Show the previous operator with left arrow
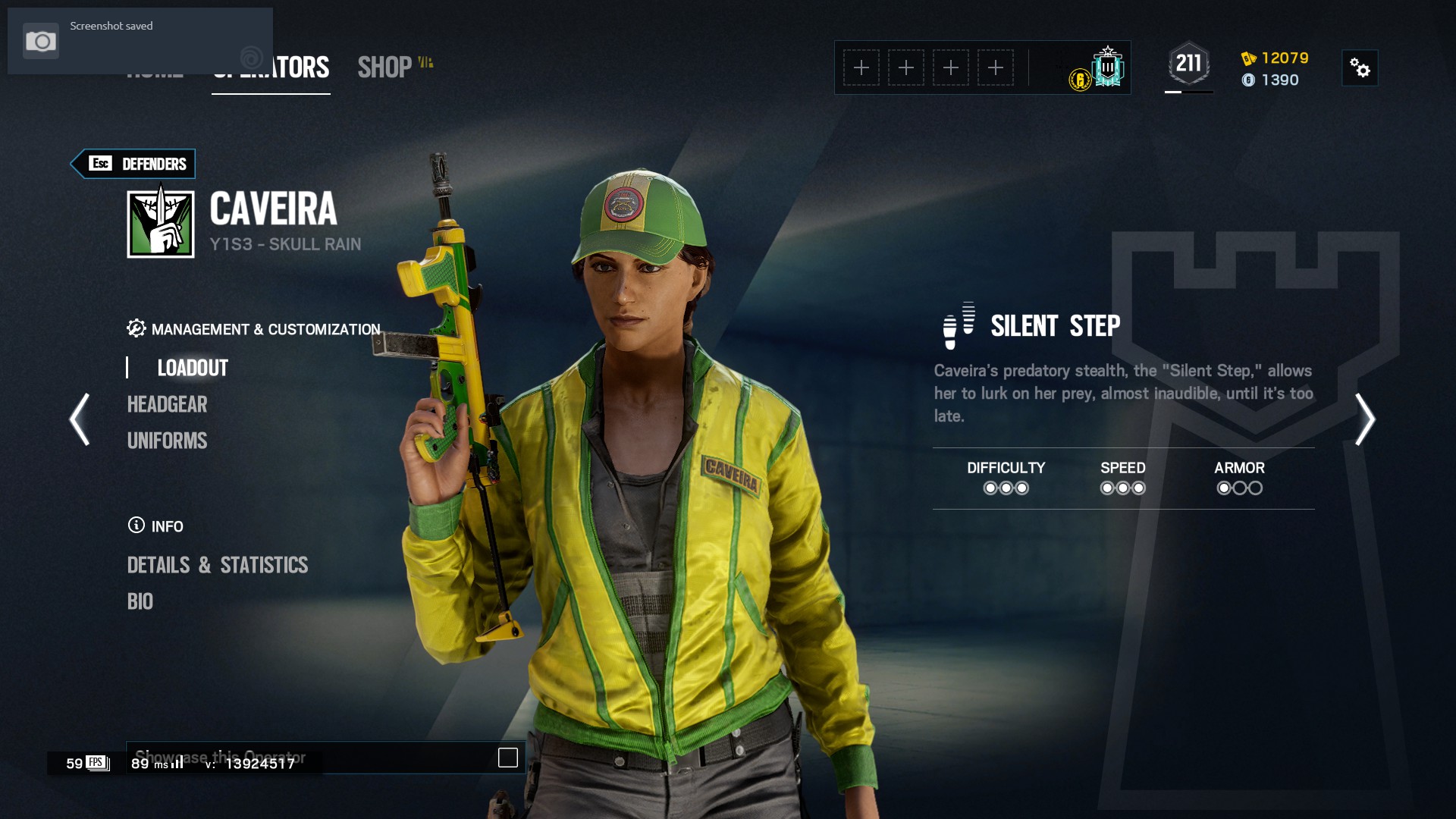The height and width of the screenshot is (819, 1456). coord(80,419)
